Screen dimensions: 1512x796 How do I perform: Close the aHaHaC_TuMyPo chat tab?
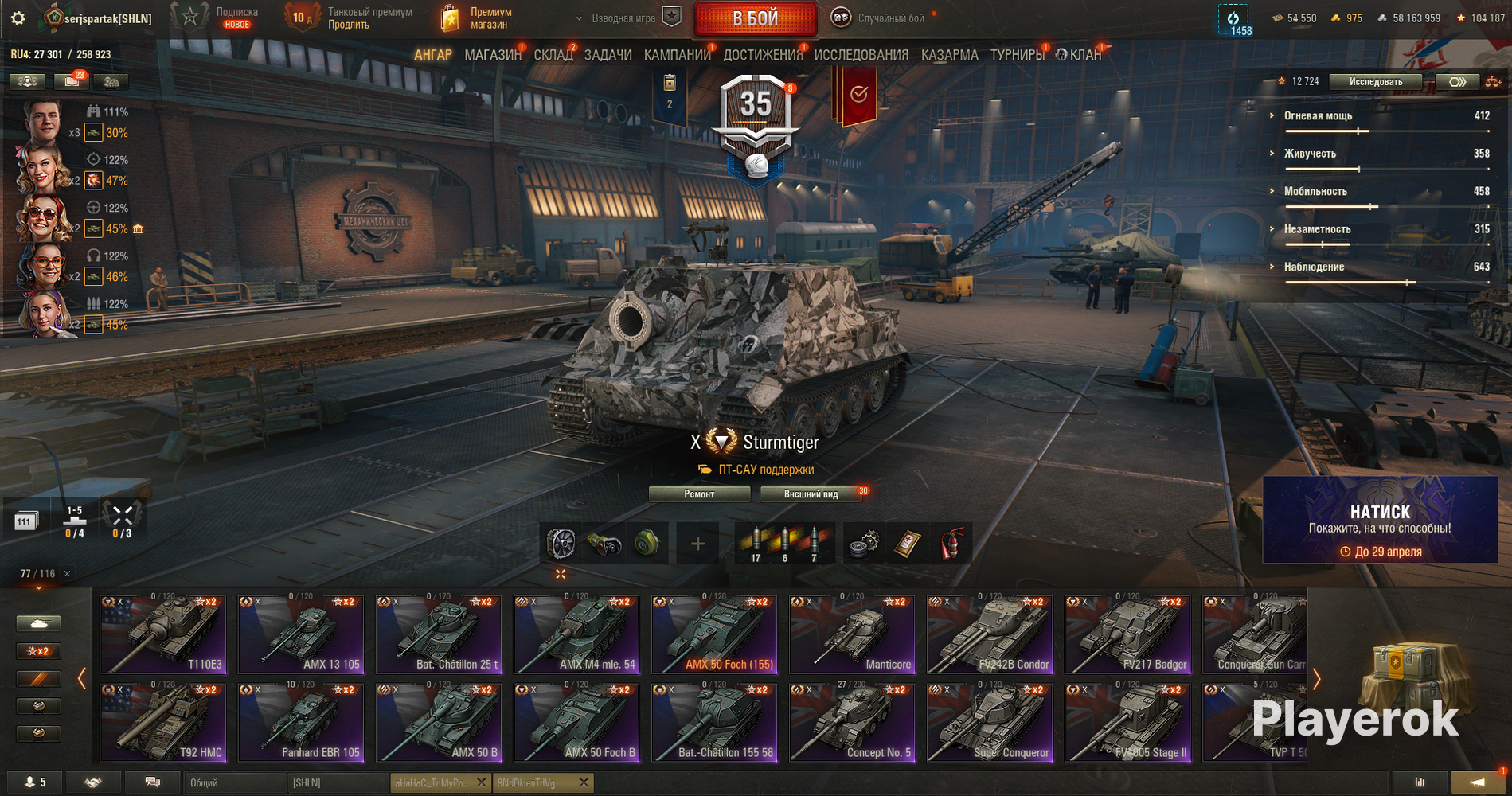pyautogui.click(x=481, y=783)
